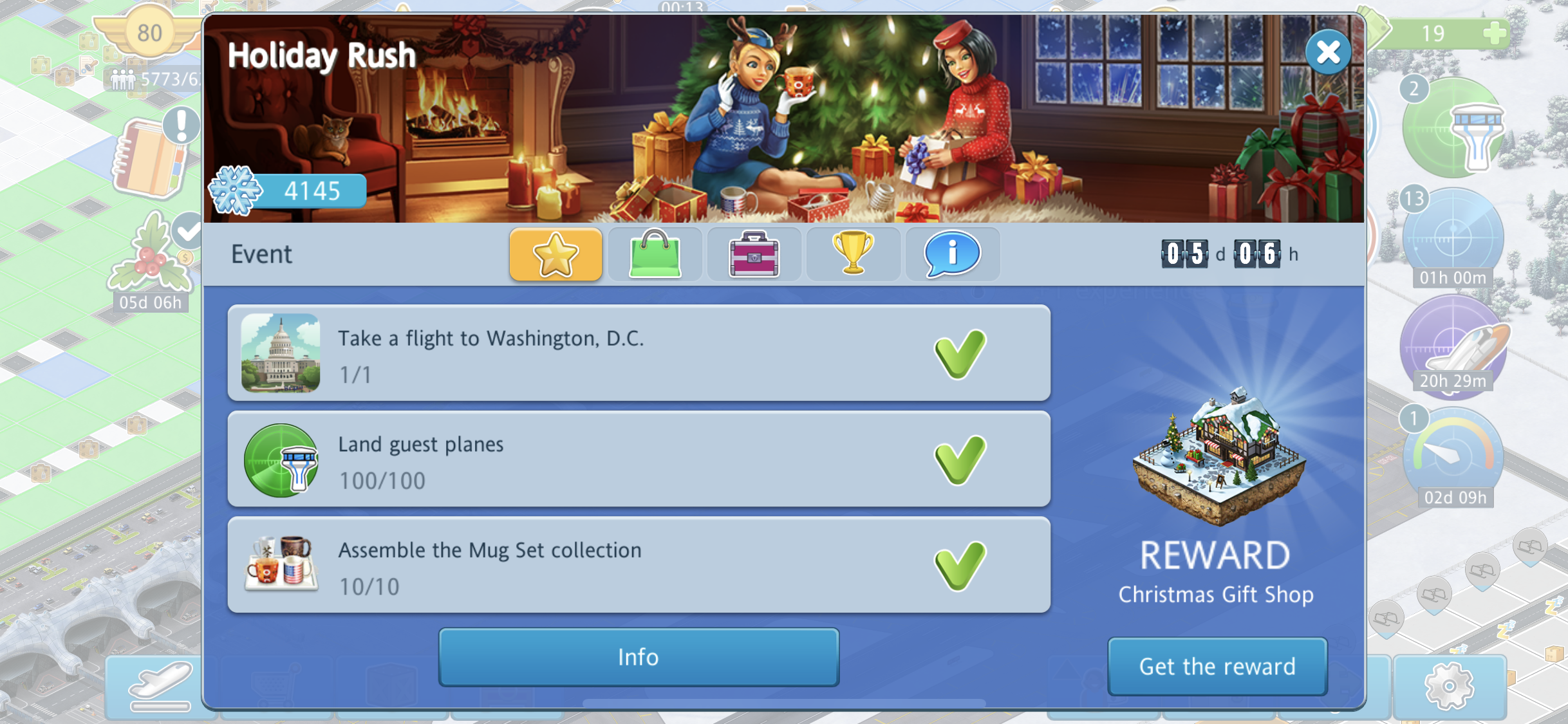This screenshot has height=724, width=1568.
Task: Open the purple suitcase tab
Action: [x=754, y=254]
